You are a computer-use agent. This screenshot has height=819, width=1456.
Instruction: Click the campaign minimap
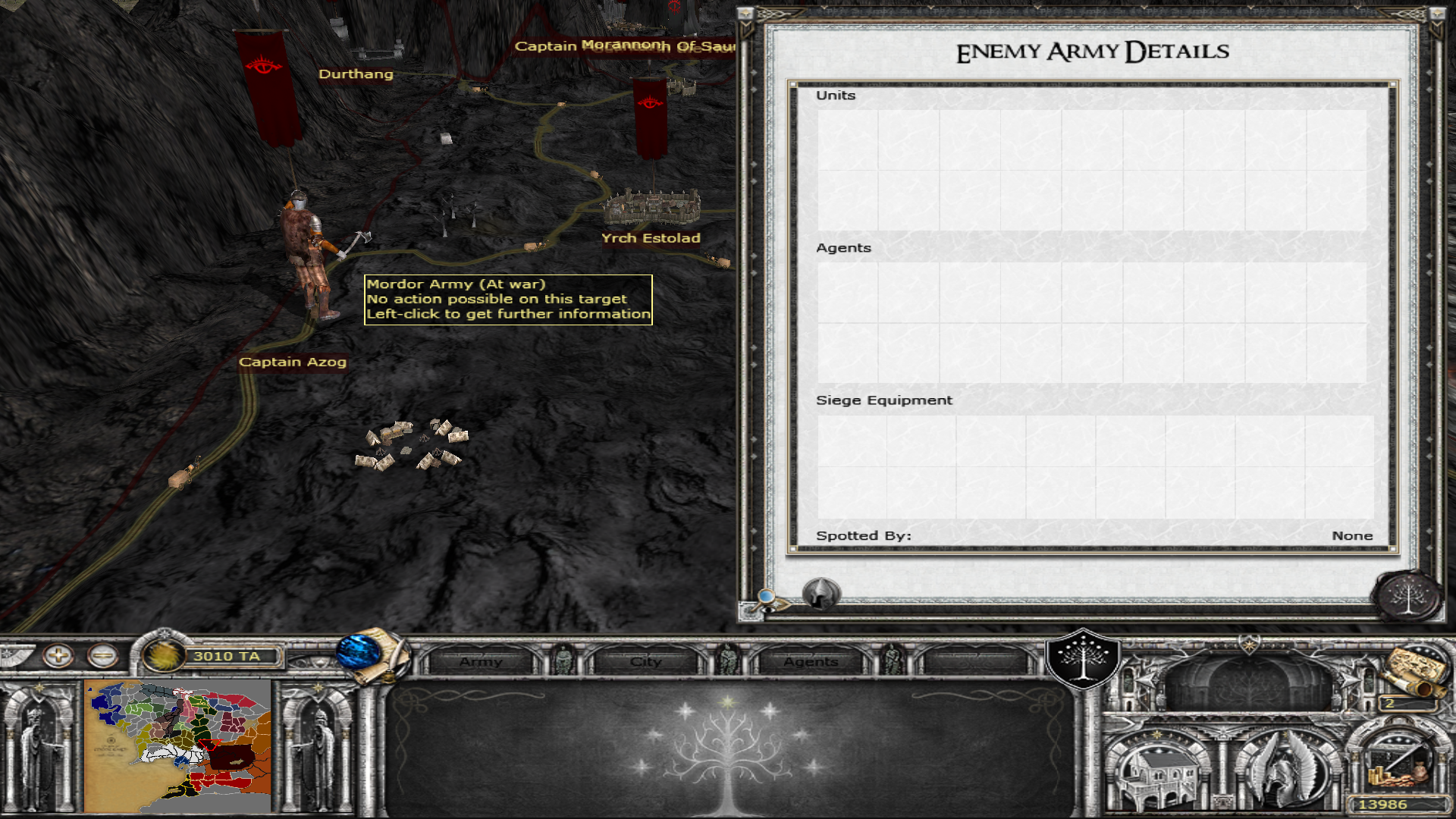click(177, 745)
